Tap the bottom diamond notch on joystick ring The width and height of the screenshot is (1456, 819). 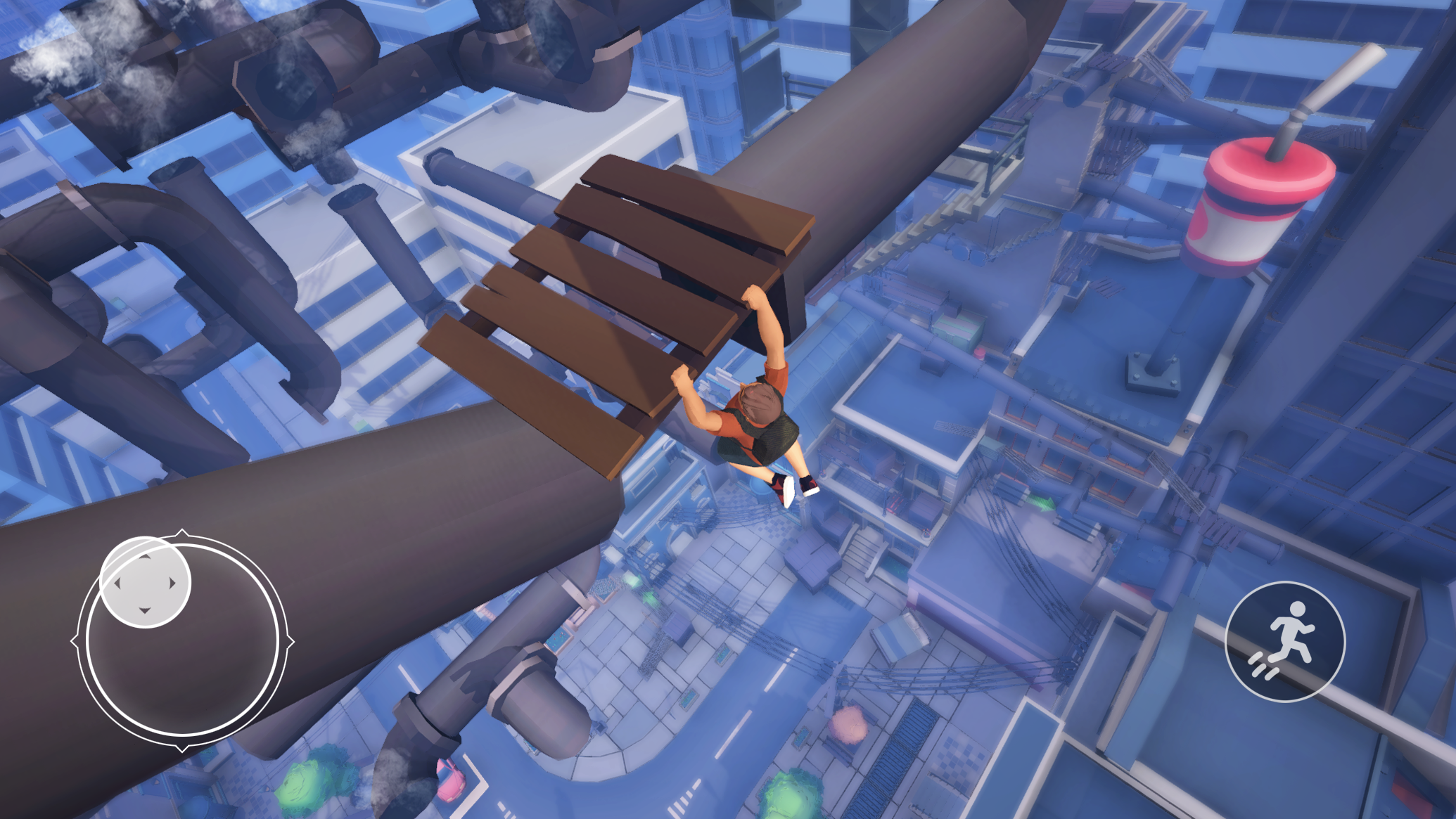[x=183, y=749]
